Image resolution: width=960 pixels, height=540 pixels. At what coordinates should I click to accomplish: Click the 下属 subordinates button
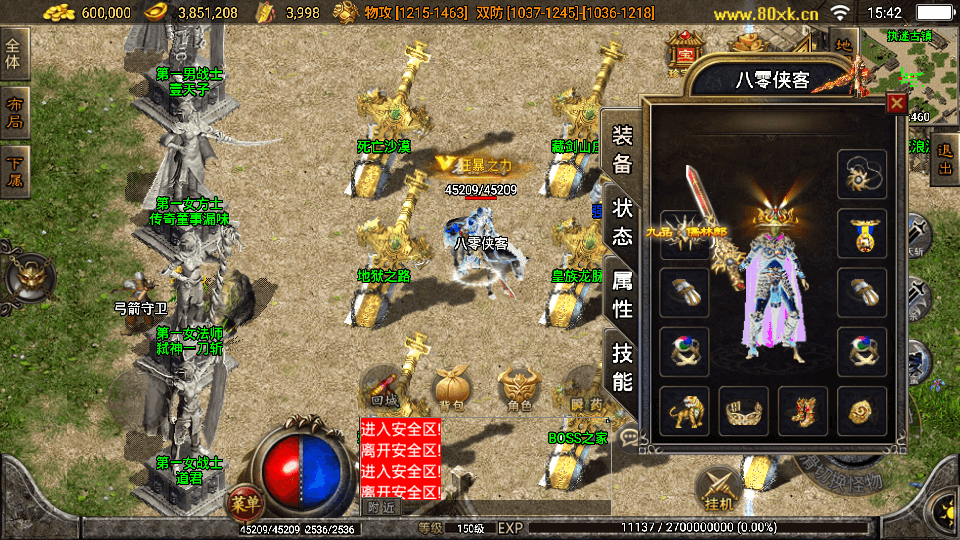coord(14,171)
